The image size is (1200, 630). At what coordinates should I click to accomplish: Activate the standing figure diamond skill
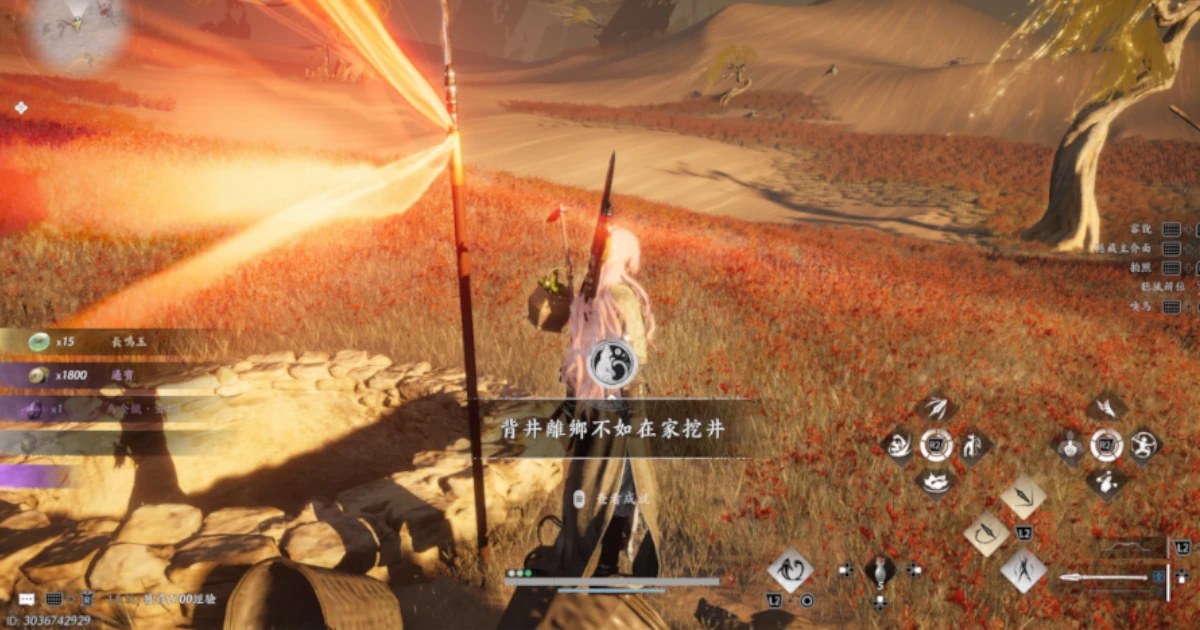(x=1023, y=571)
